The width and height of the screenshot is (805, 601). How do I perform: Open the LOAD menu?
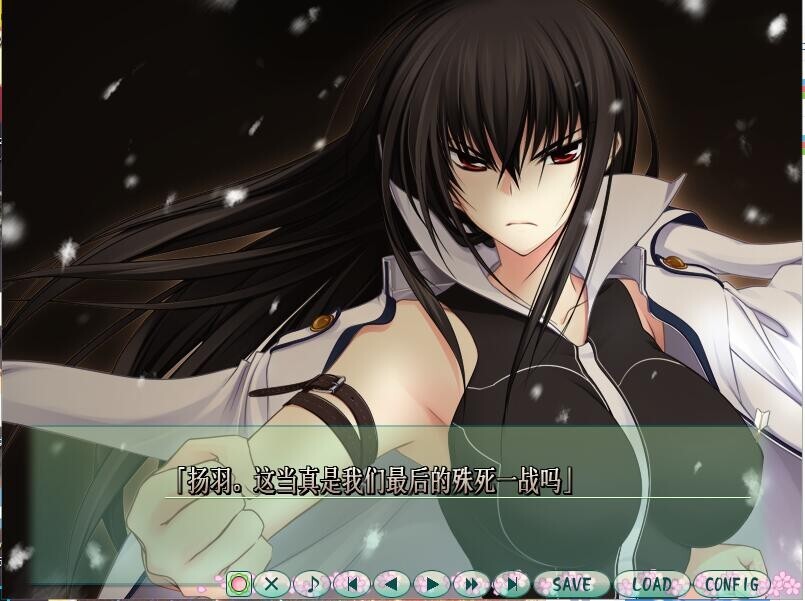651,583
